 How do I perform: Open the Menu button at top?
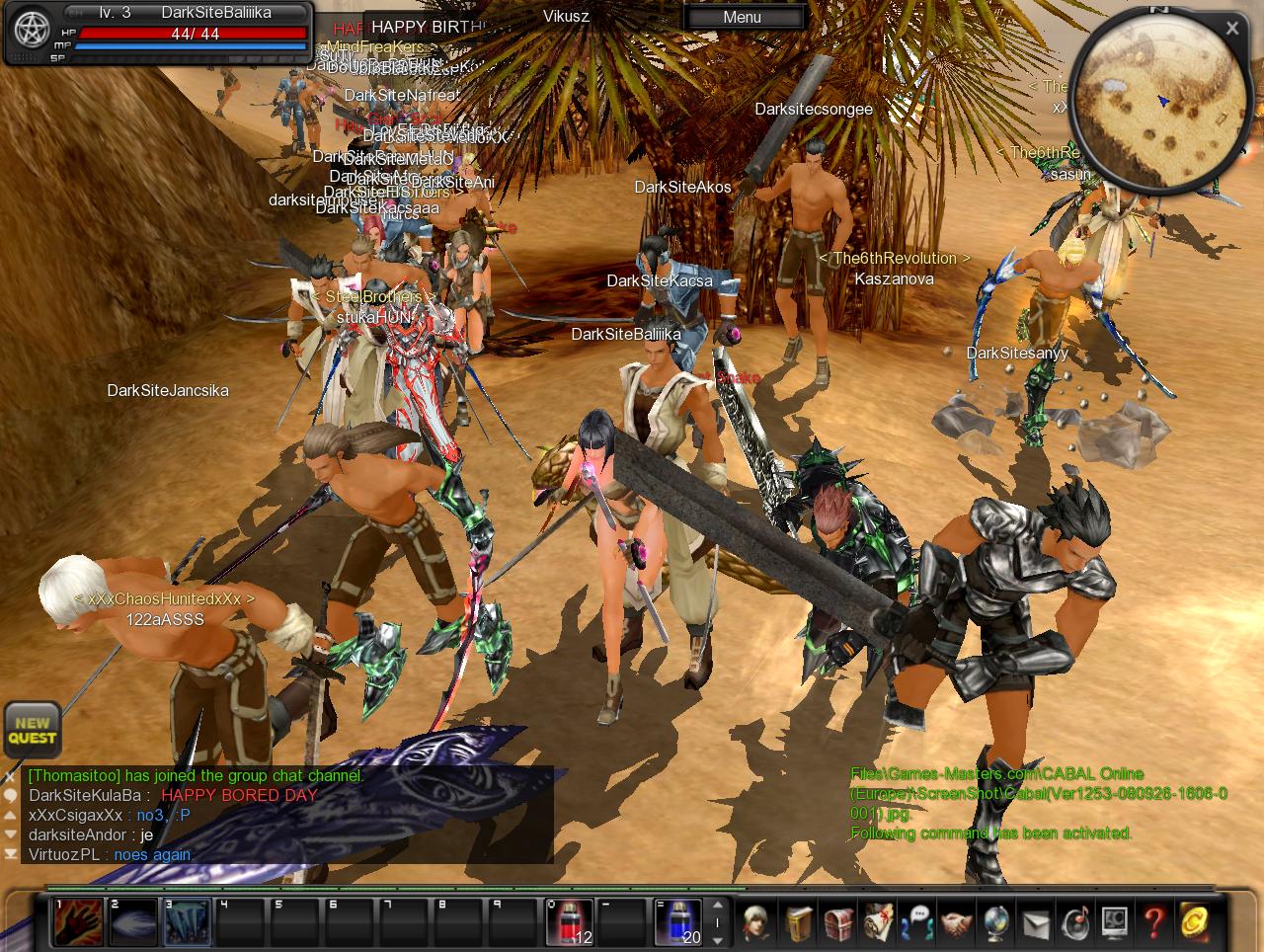pyautogui.click(x=742, y=17)
